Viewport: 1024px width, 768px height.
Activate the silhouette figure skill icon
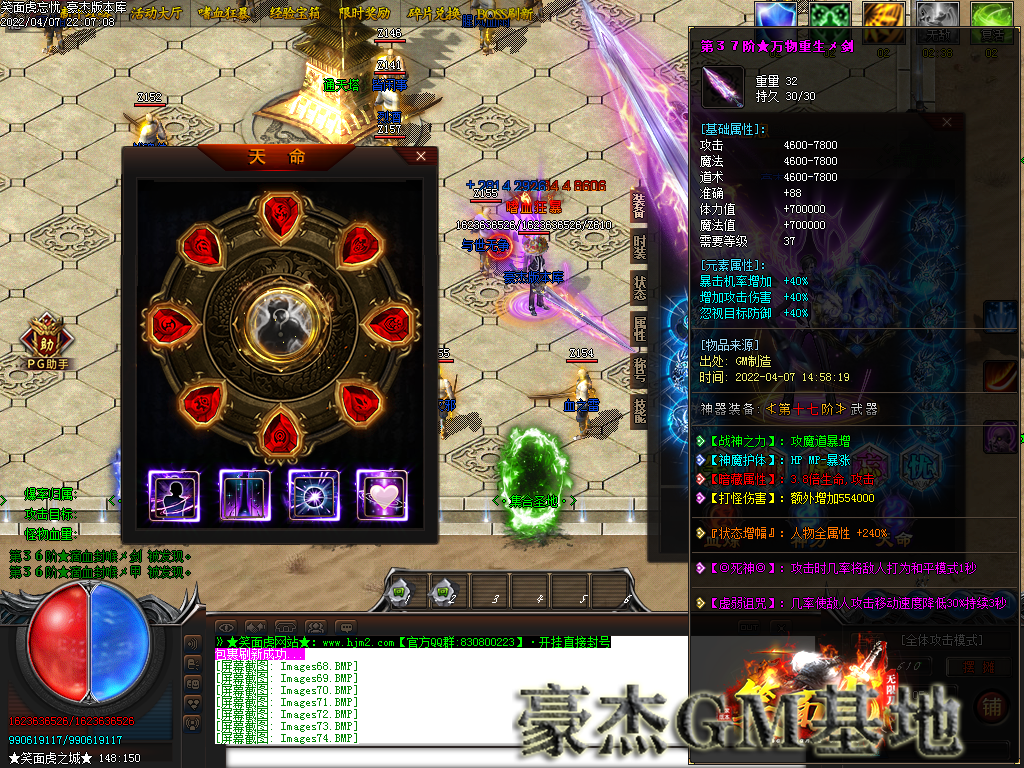(x=174, y=496)
